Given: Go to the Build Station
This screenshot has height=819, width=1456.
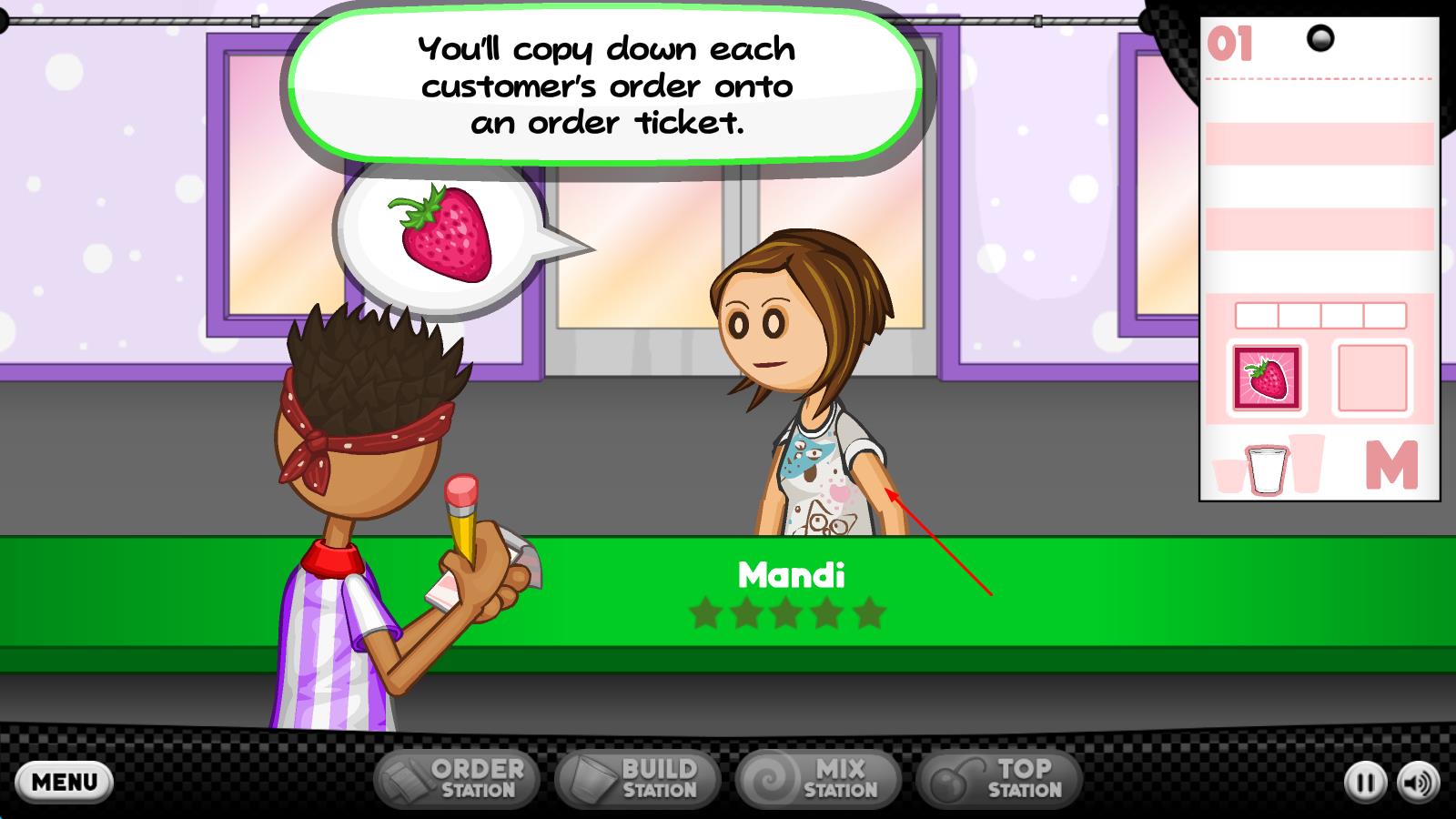Looking at the screenshot, I should click(x=638, y=779).
